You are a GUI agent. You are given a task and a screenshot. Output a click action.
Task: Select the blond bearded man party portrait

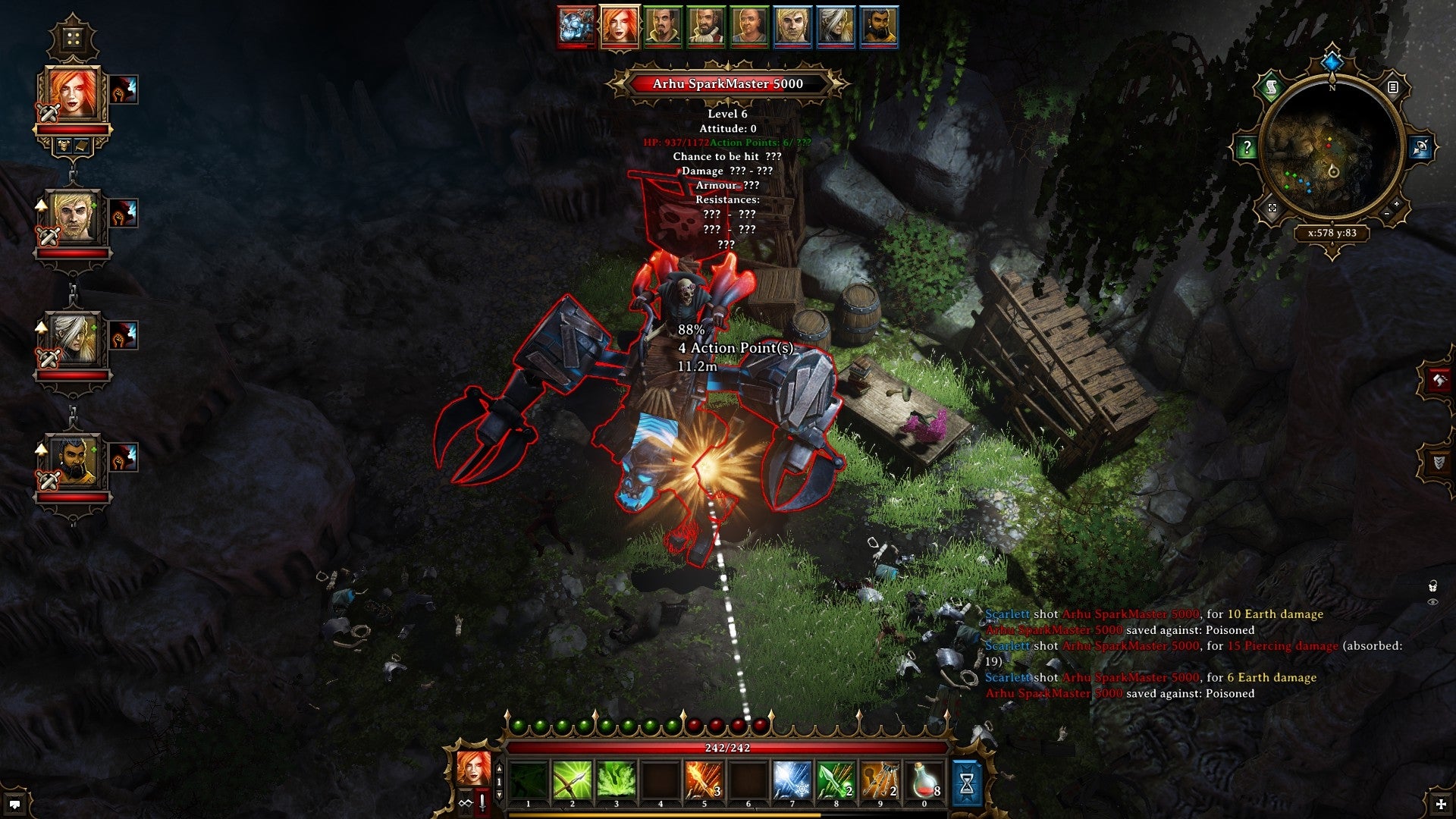[73, 218]
